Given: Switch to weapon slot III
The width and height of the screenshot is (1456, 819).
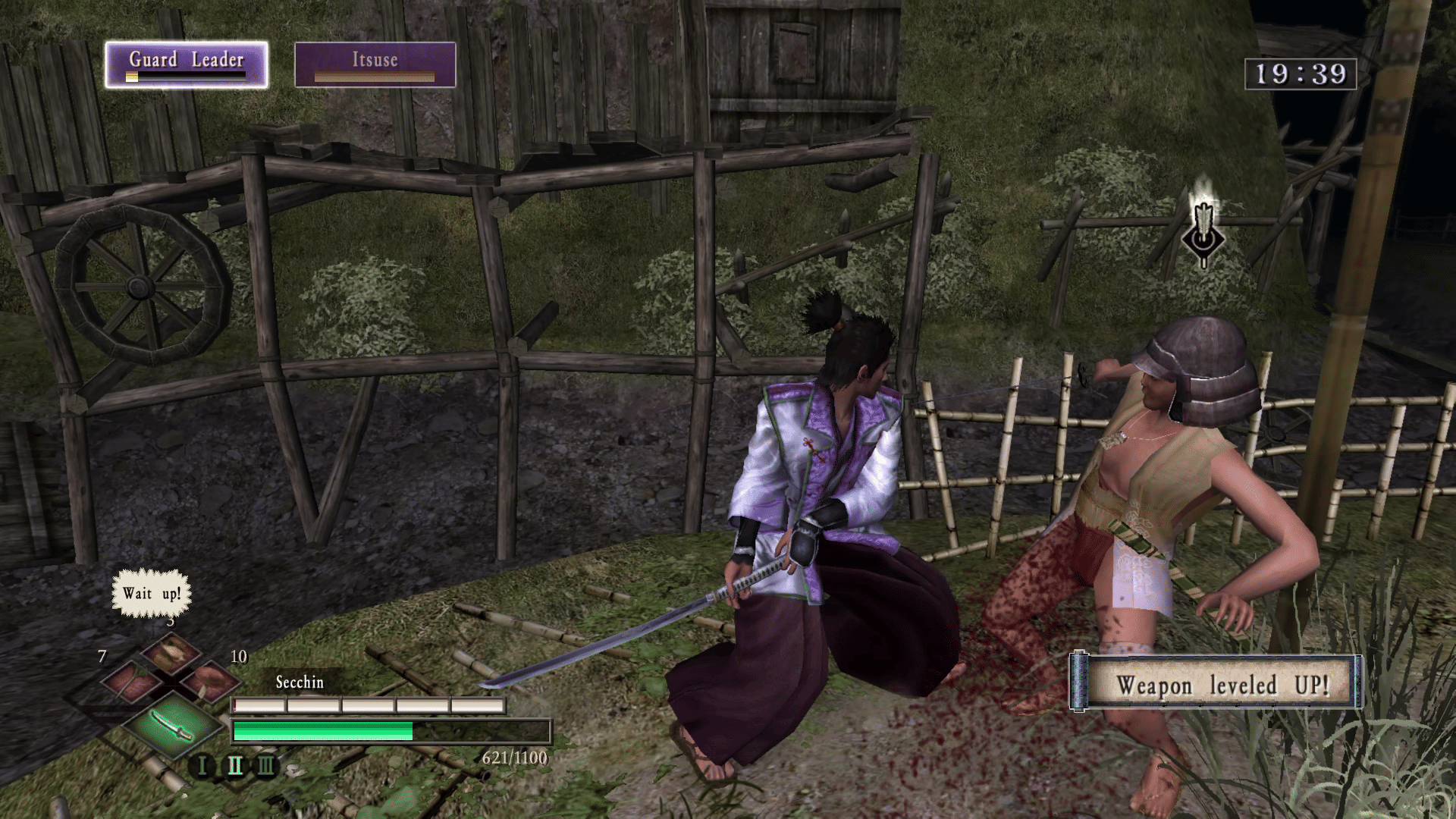Looking at the screenshot, I should [265, 766].
